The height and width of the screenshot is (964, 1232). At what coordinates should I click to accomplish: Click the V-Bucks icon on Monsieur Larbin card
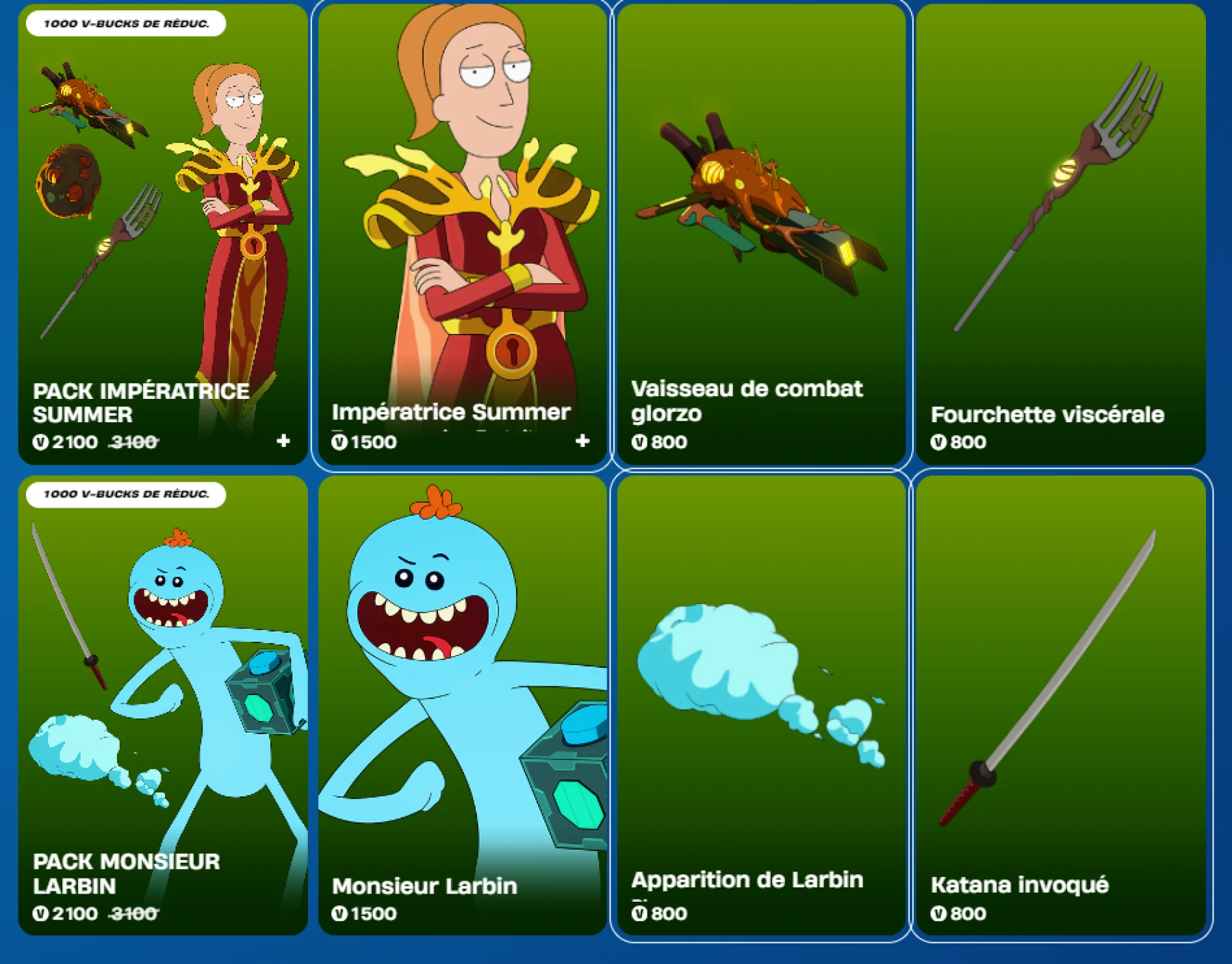pos(340,913)
